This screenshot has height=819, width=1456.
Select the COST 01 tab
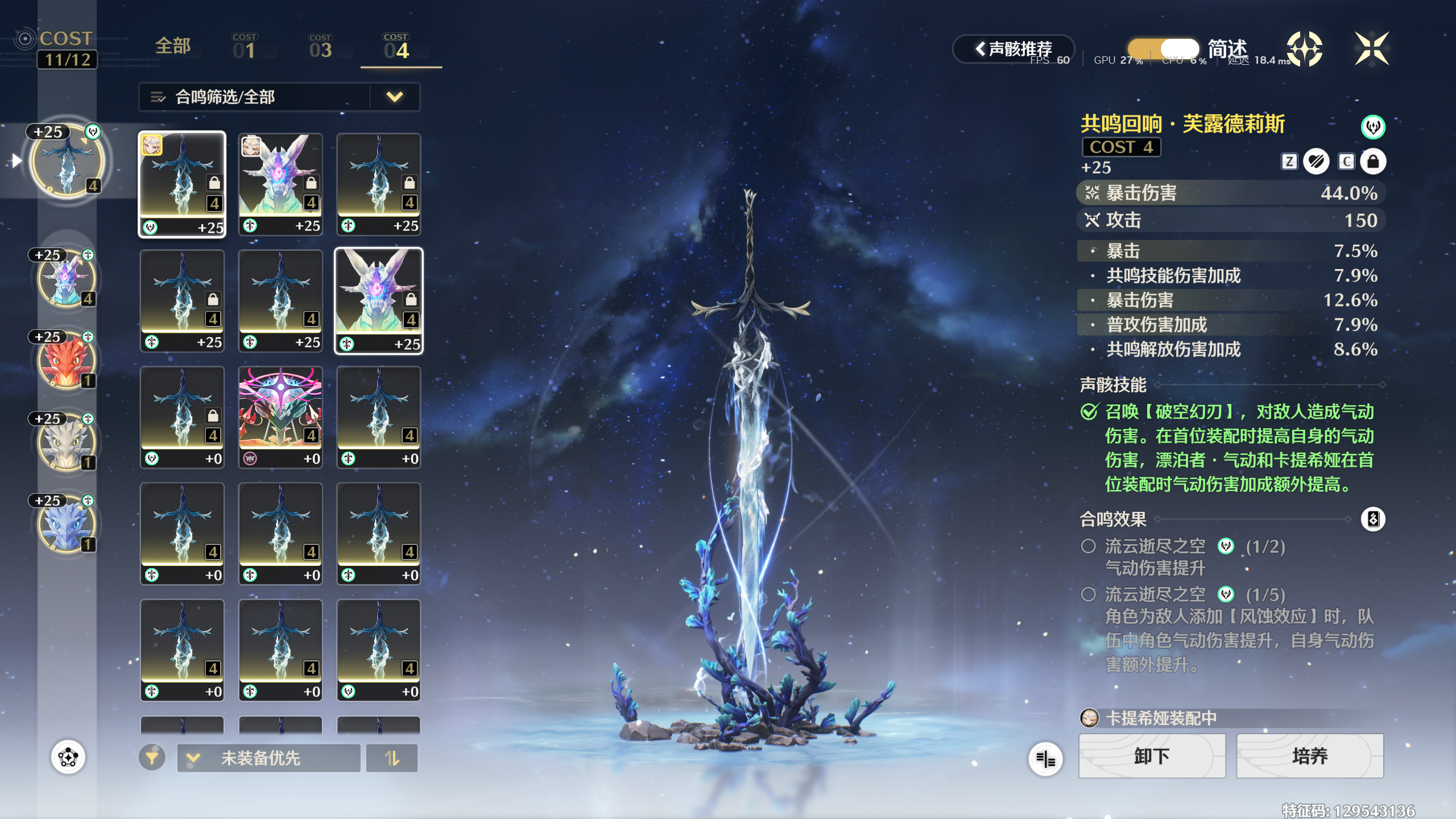pos(245,47)
